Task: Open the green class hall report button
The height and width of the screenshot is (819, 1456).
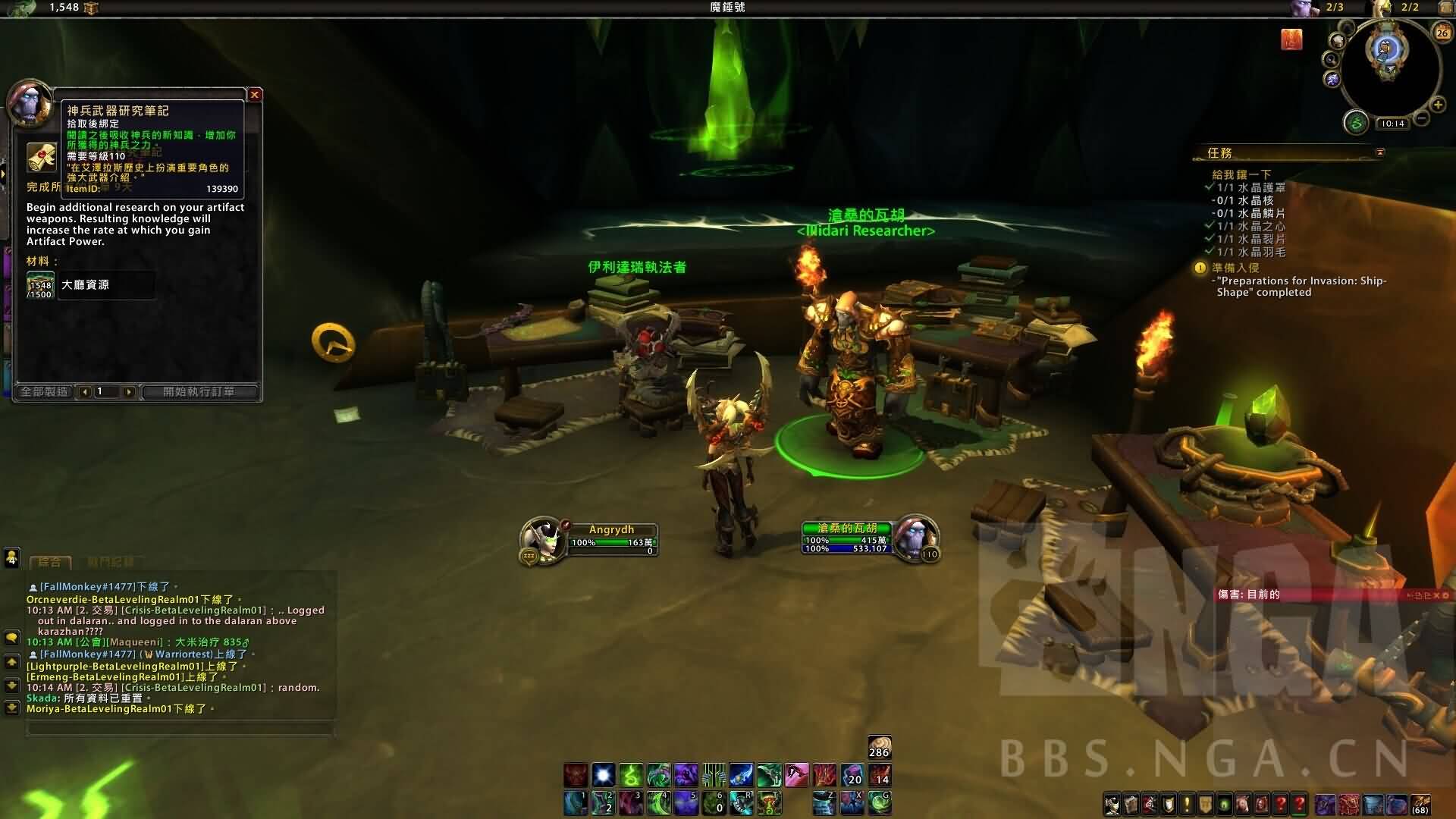Action: tap(1356, 121)
